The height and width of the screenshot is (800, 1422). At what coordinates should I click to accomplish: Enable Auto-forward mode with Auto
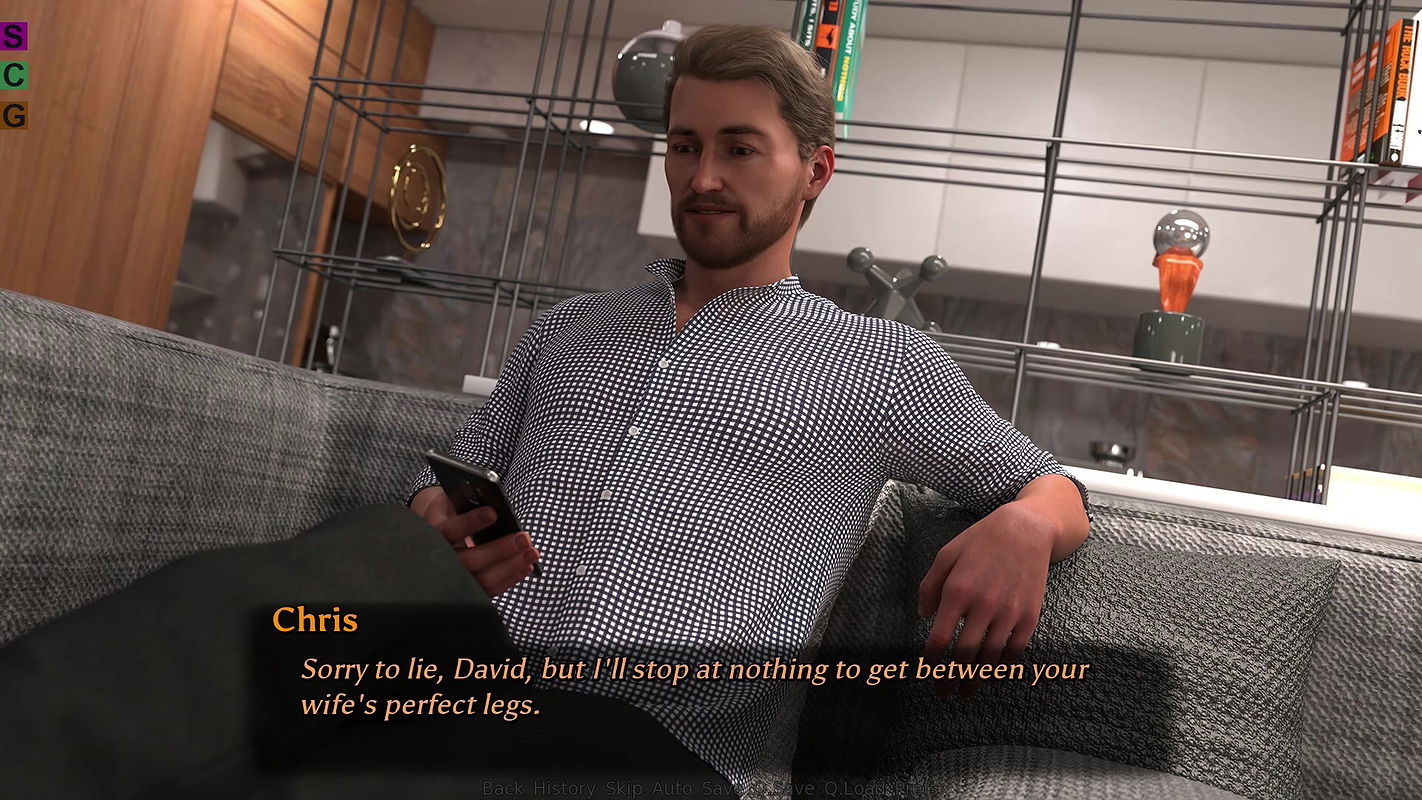(671, 788)
